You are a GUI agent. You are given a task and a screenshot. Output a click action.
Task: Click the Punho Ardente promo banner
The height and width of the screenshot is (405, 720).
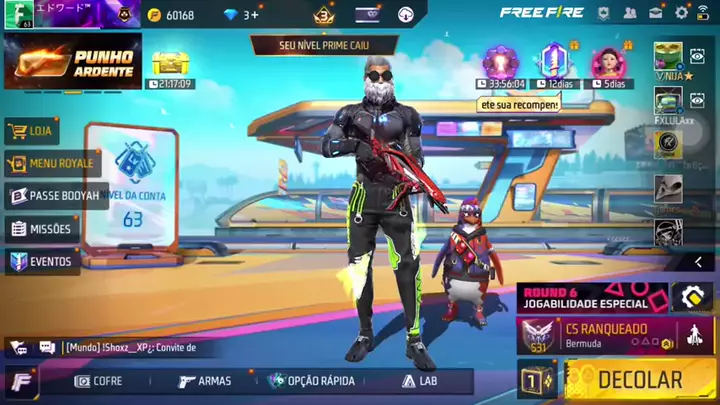[x=72, y=61]
